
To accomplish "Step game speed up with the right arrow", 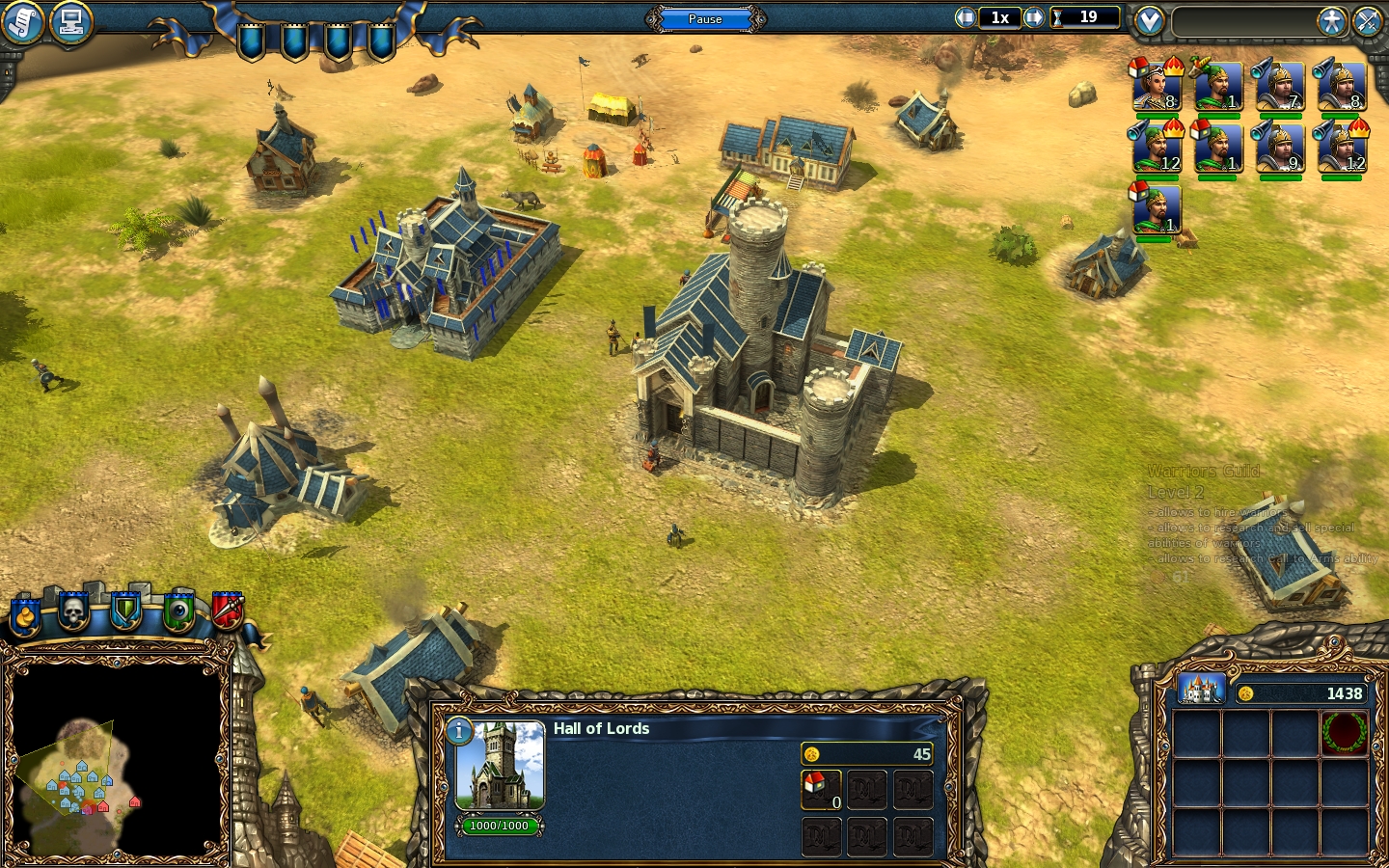I will (x=1034, y=17).
